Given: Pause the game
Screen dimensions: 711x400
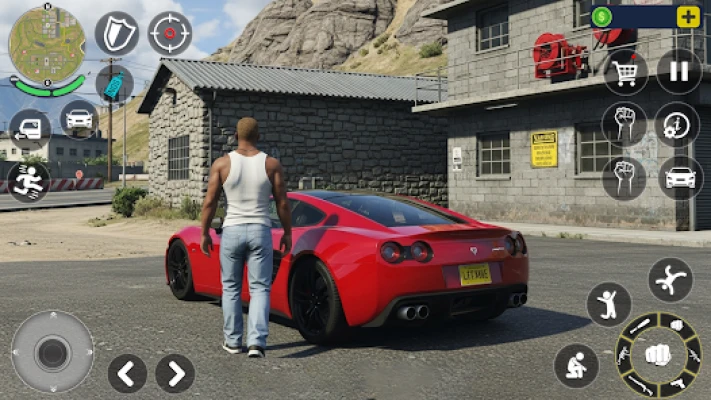Looking at the screenshot, I should (x=679, y=71).
